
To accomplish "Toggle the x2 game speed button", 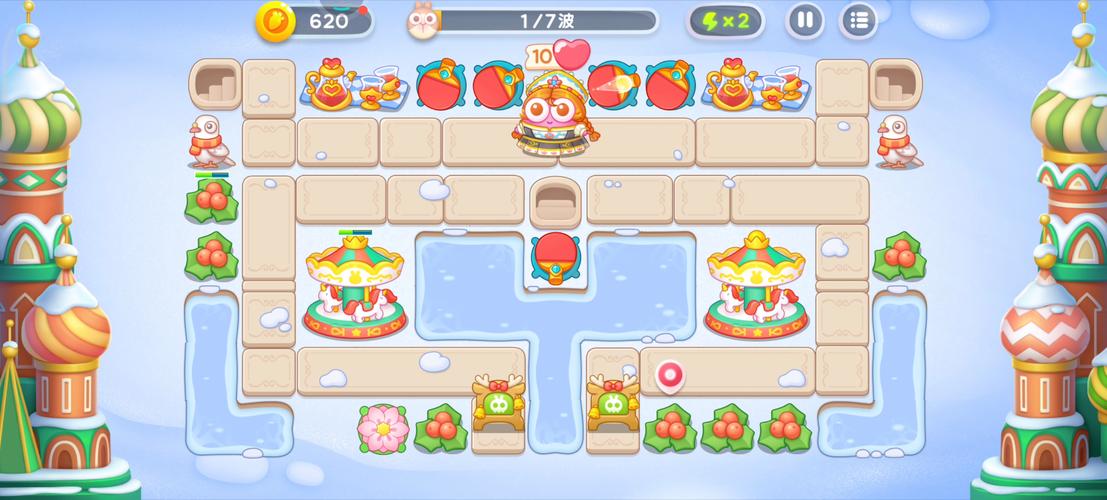I will click(725, 20).
